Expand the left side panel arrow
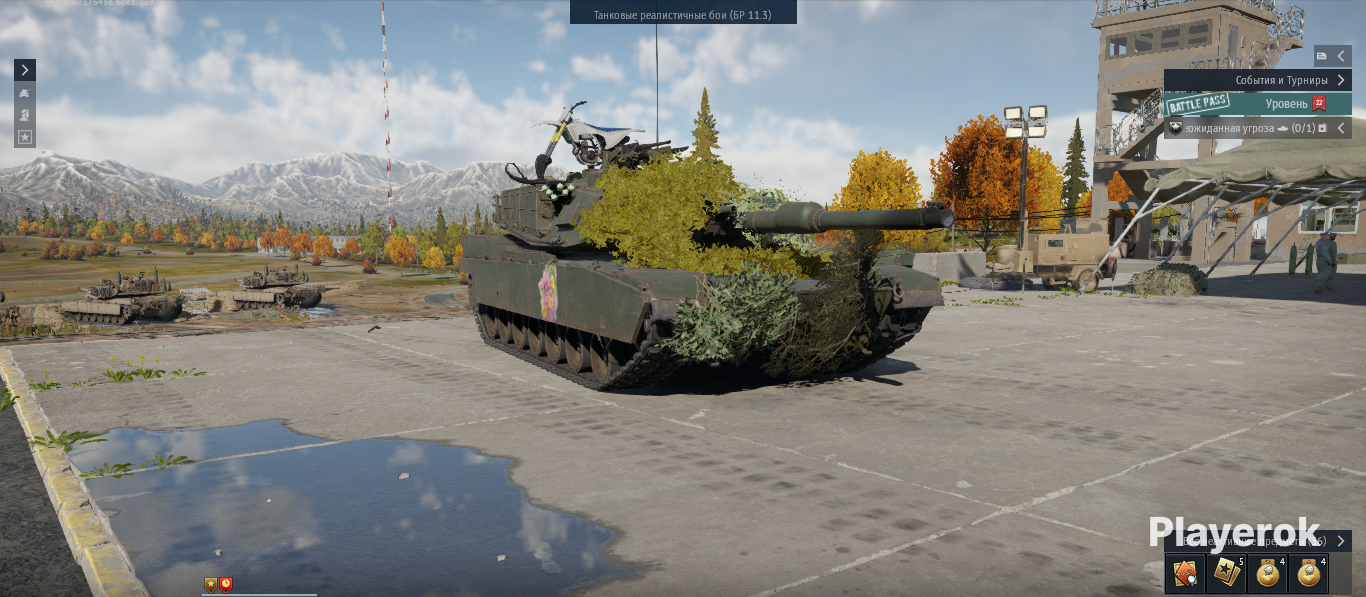This screenshot has width=1366, height=597. [25, 70]
